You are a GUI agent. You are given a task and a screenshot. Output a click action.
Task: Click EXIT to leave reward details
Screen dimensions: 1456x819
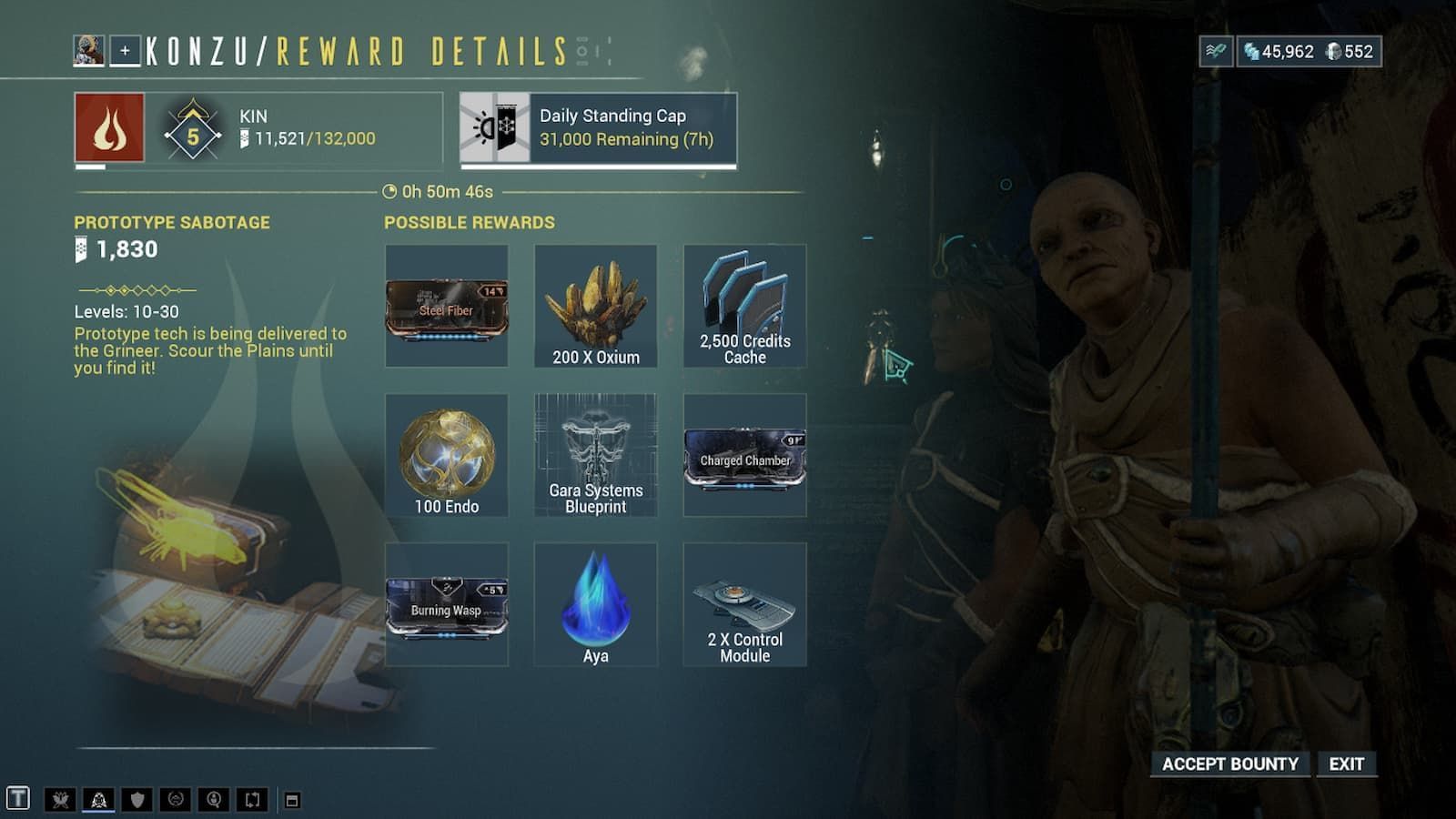pyautogui.click(x=1348, y=764)
